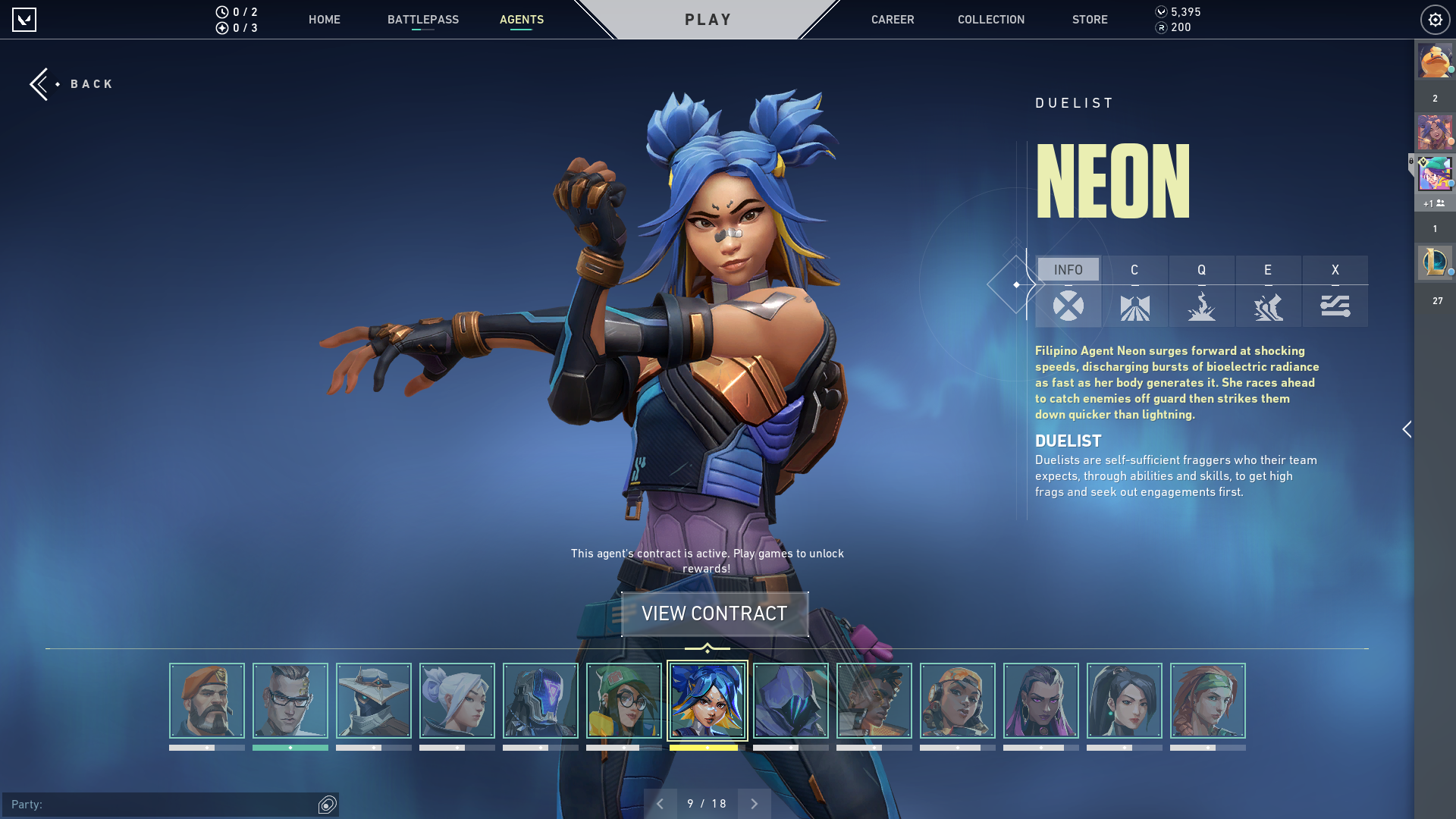Open the HOME tab

324,20
